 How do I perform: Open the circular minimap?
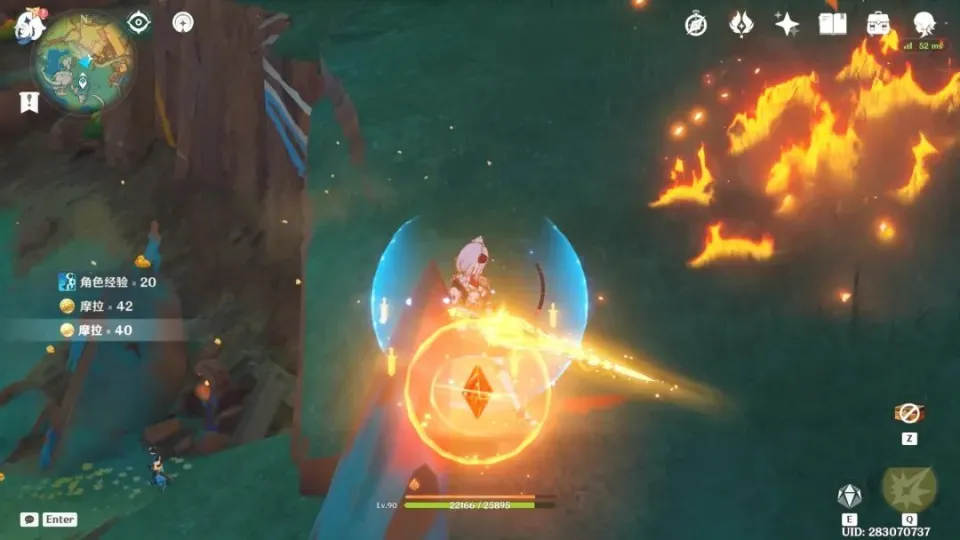[84, 61]
